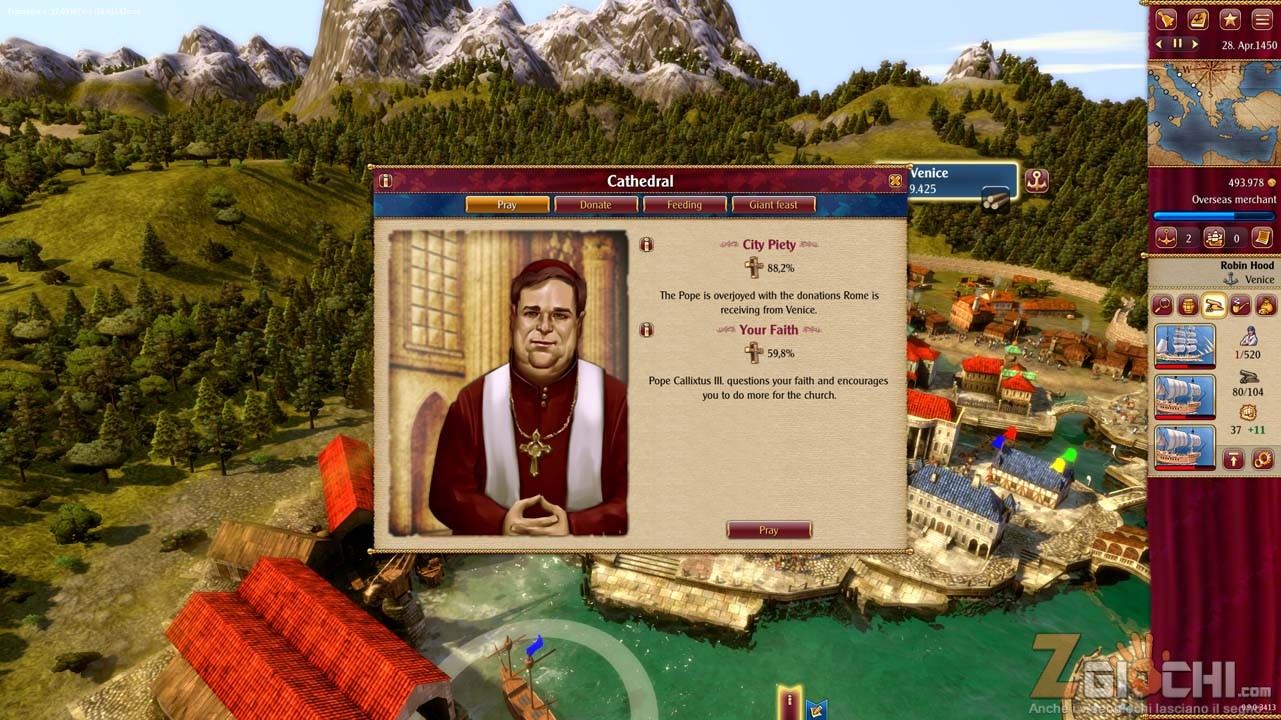1281x720 pixels.
Task: Confirm prayer with the bottom Pray button
Action: pyautogui.click(x=768, y=530)
